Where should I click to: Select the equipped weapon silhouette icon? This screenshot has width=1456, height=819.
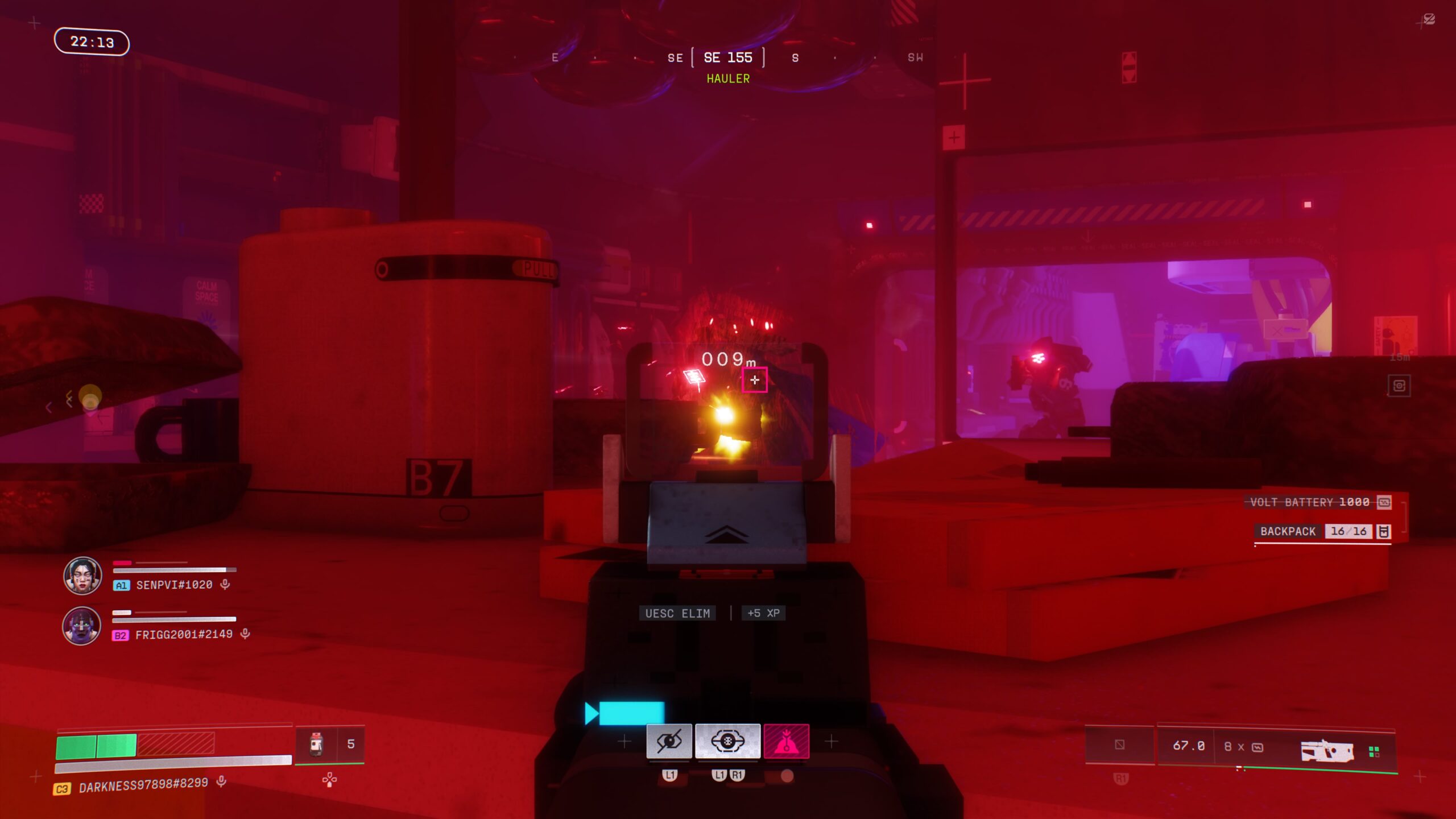click(x=1326, y=751)
